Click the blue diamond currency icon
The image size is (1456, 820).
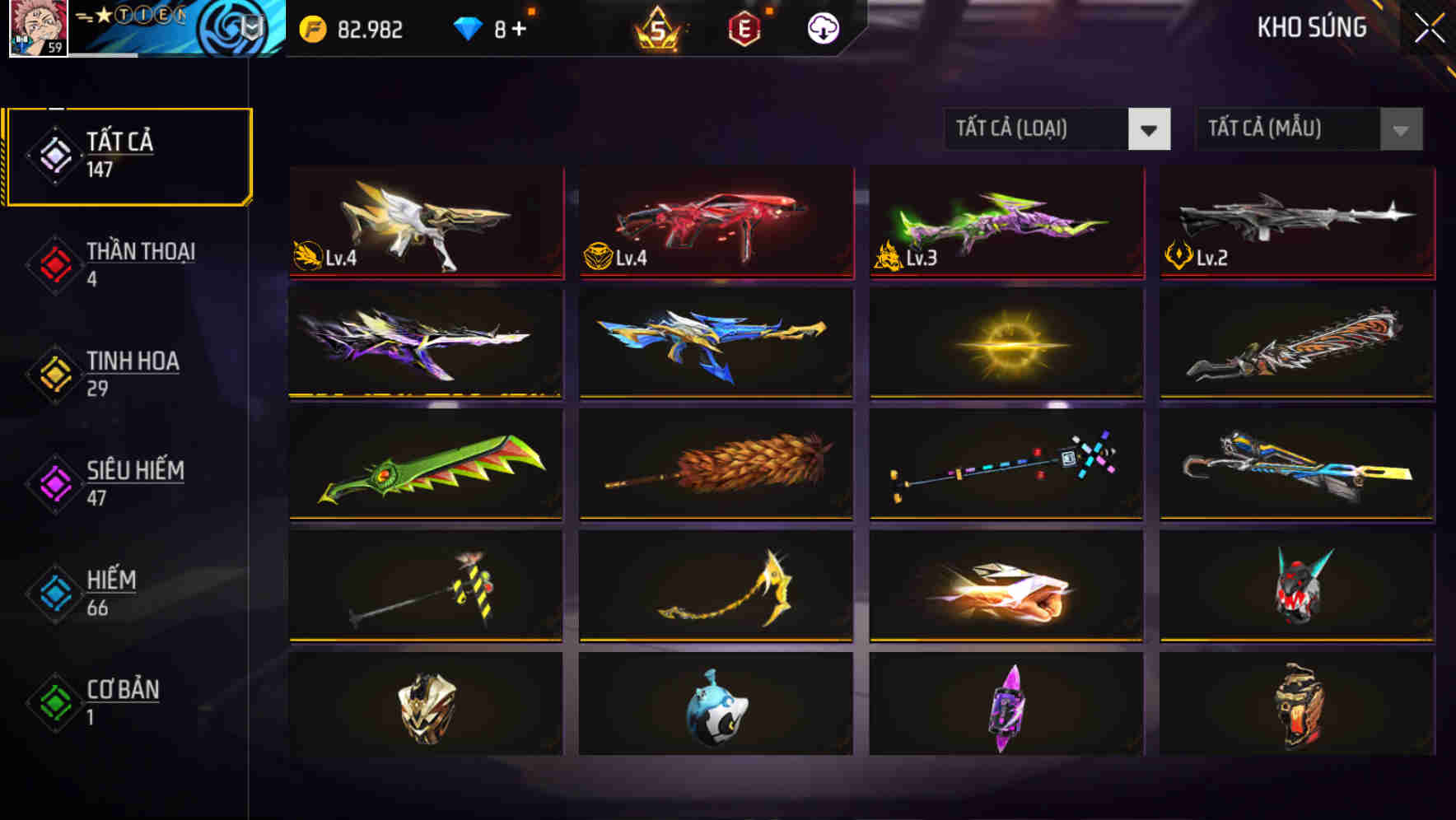tap(465, 29)
